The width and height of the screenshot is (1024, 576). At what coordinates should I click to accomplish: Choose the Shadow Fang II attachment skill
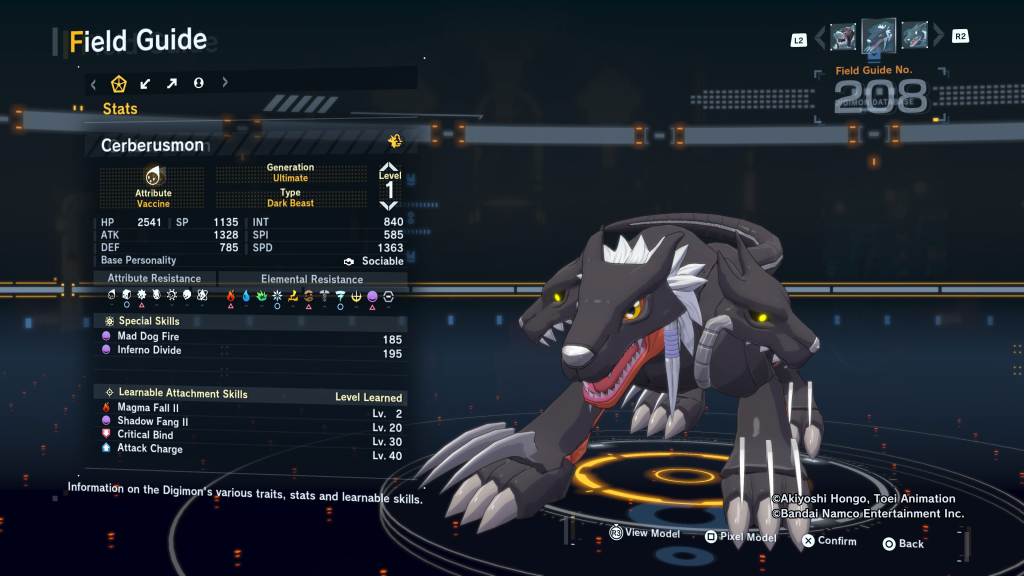point(152,422)
